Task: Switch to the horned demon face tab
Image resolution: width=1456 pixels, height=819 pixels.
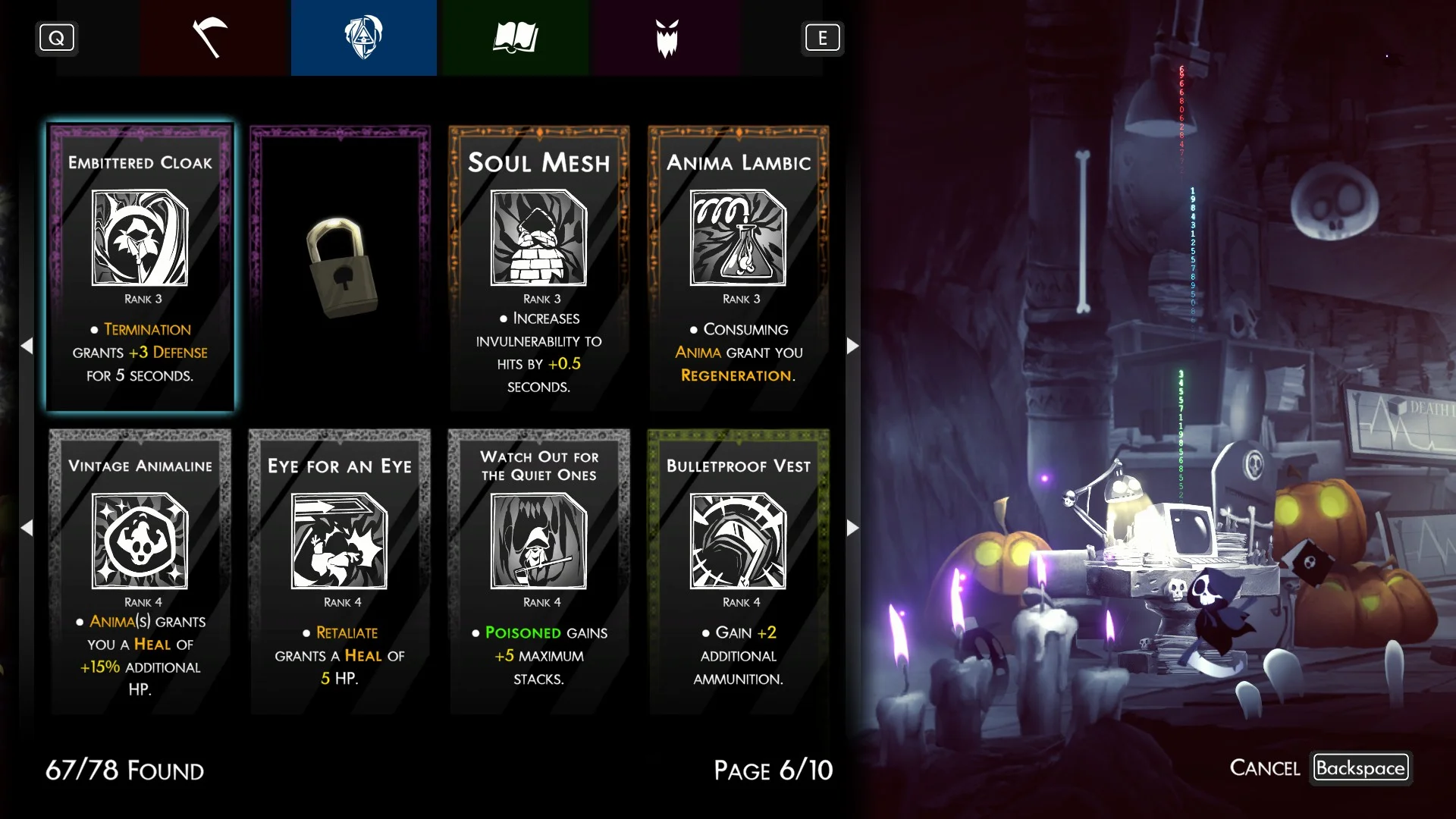Action: tap(667, 38)
